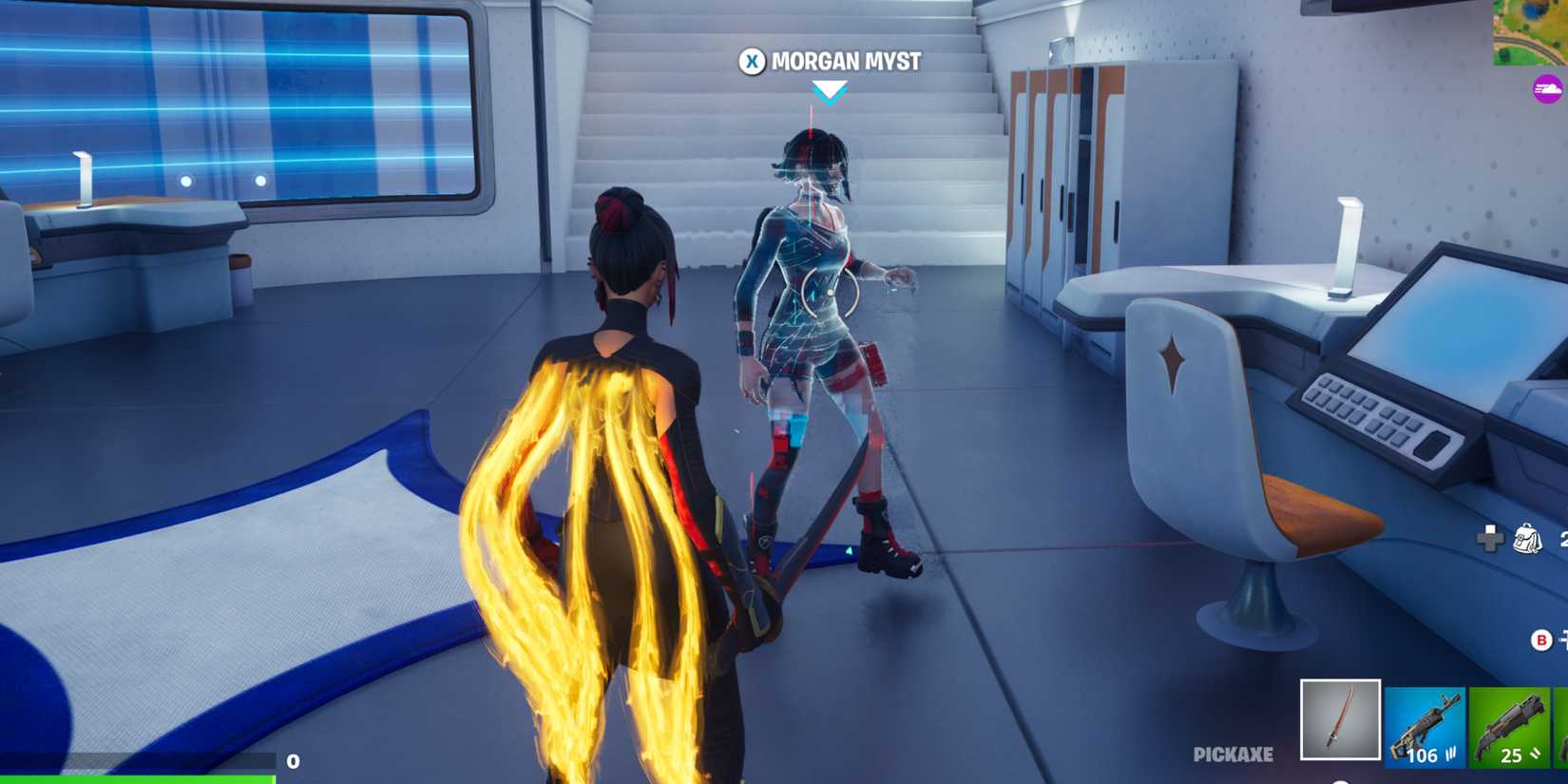Select the assault rifle in the hotbar

click(x=1424, y=722)
